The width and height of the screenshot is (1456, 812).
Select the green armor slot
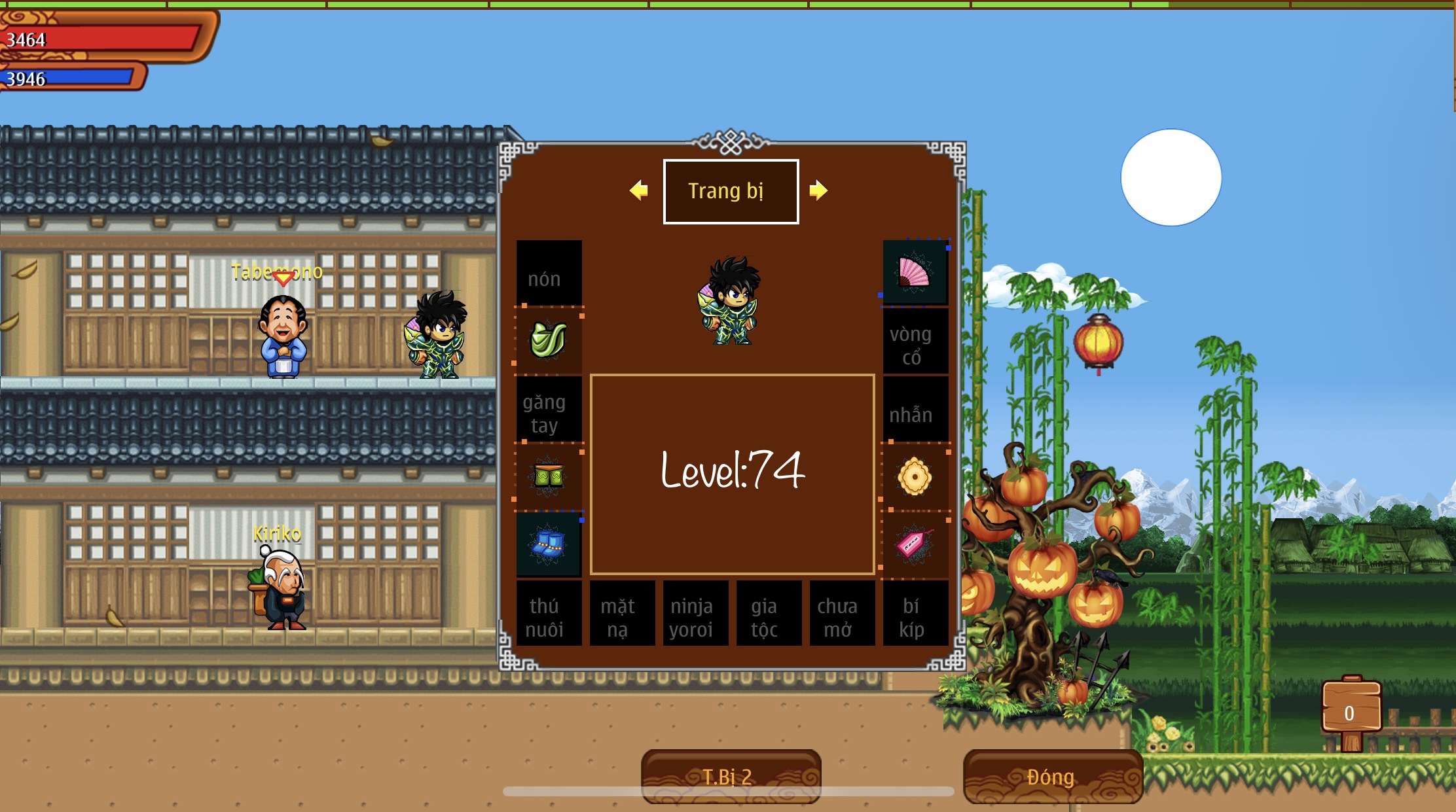point(549,340)
